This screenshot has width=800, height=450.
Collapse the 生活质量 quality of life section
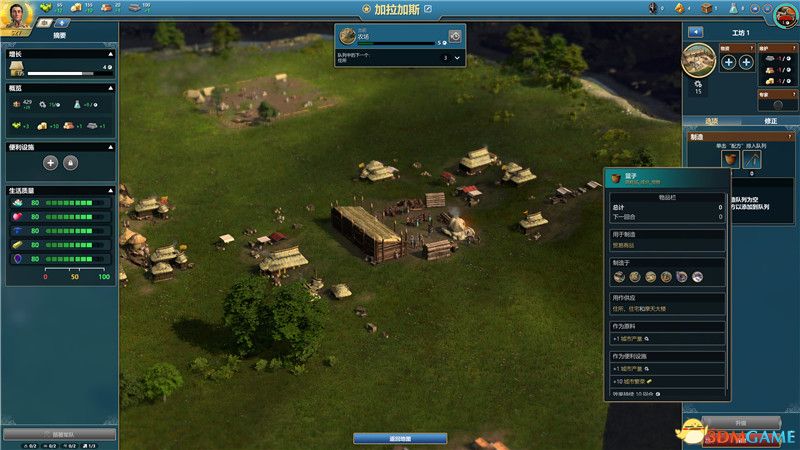tap(112, 190)
